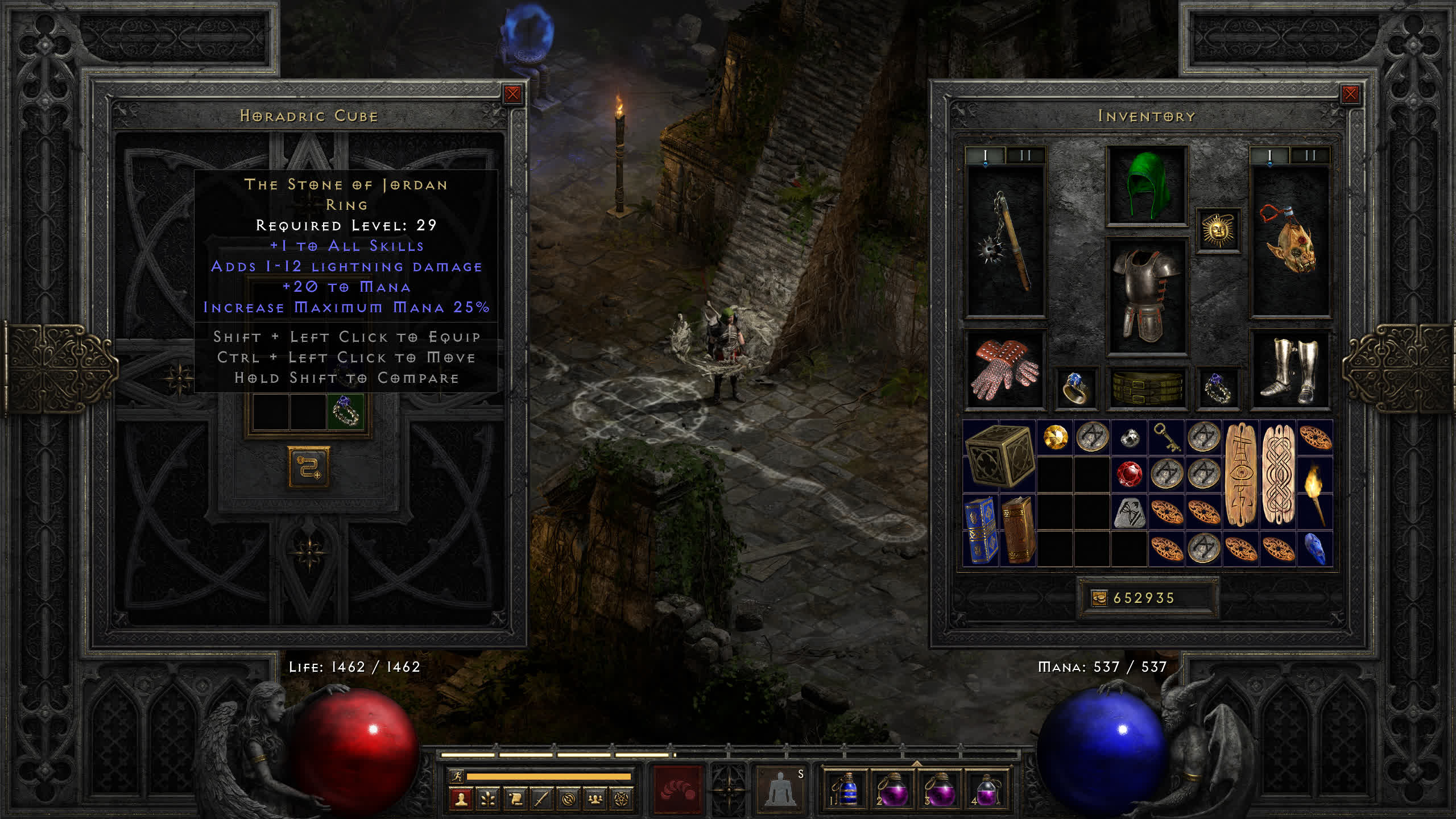1456x819 pixels.
Task: Pick up the Horadric Cube in inventory
Action: (999, 456)
